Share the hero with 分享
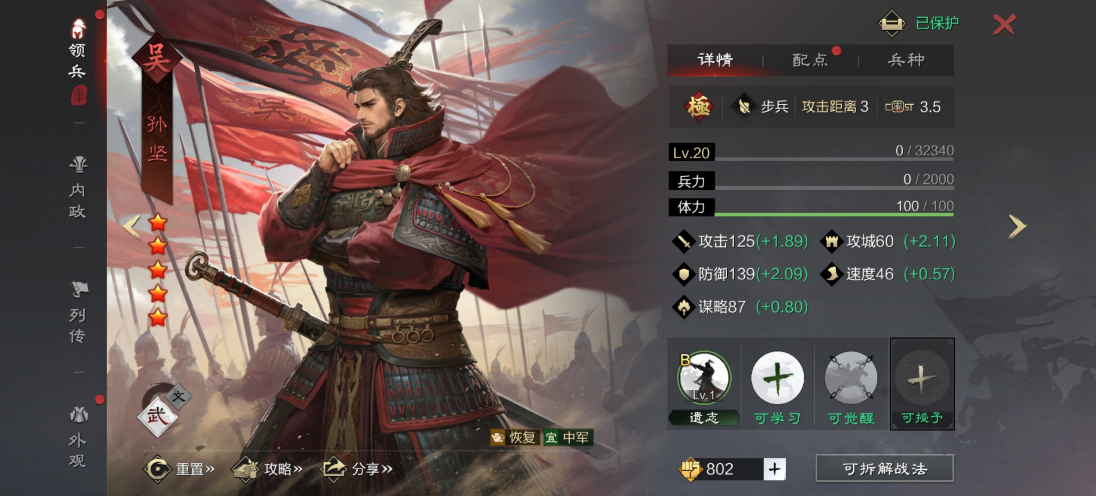 click(x=357, y=468)
